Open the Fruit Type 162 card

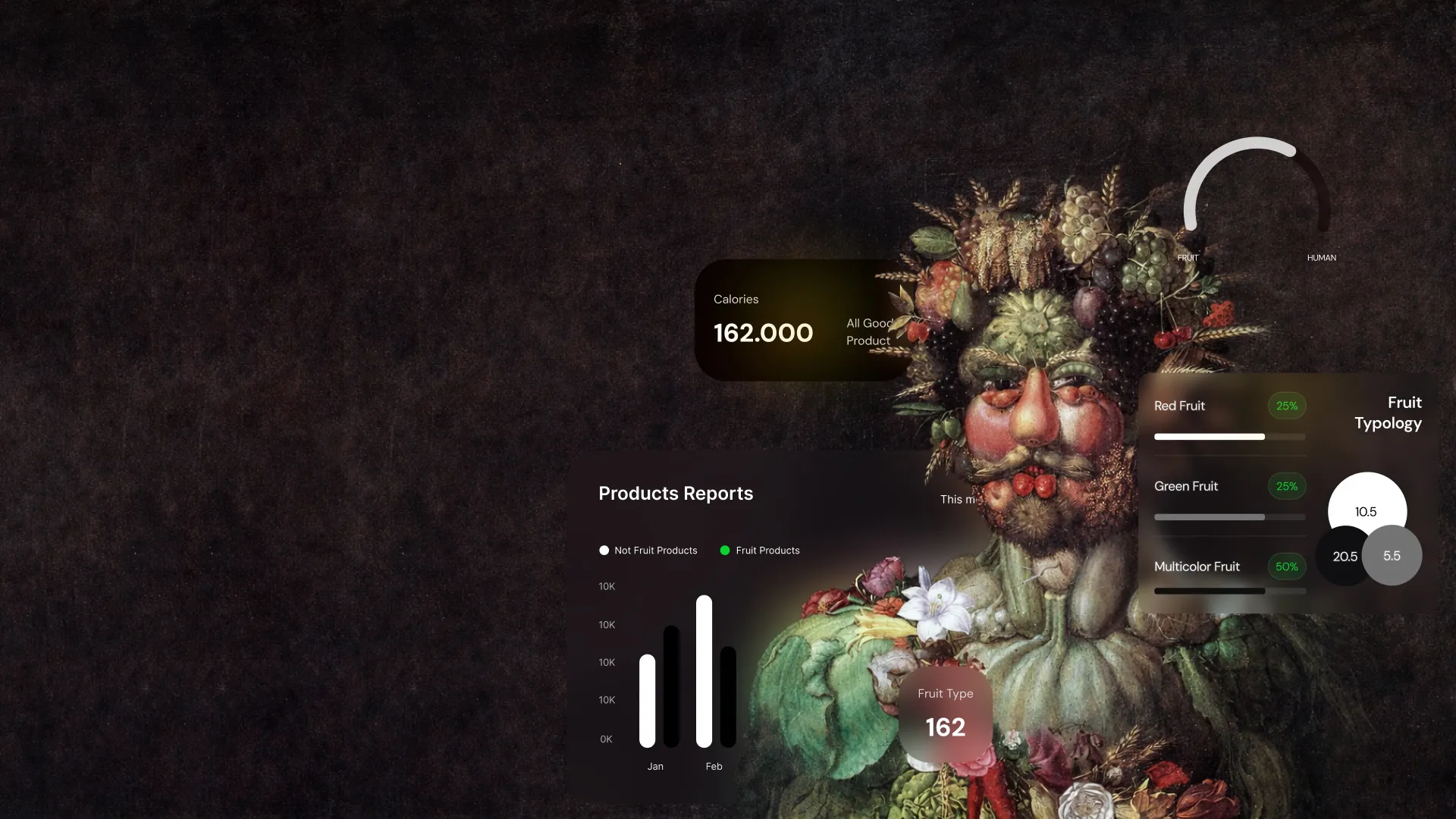(x=945, y=713)
